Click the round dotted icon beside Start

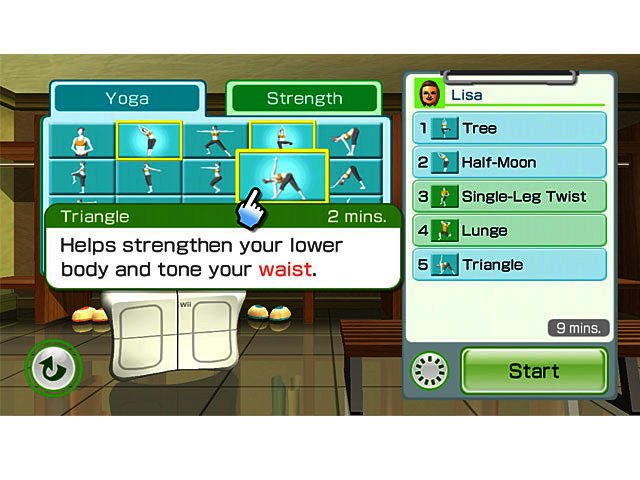click(x=431, y=371)
